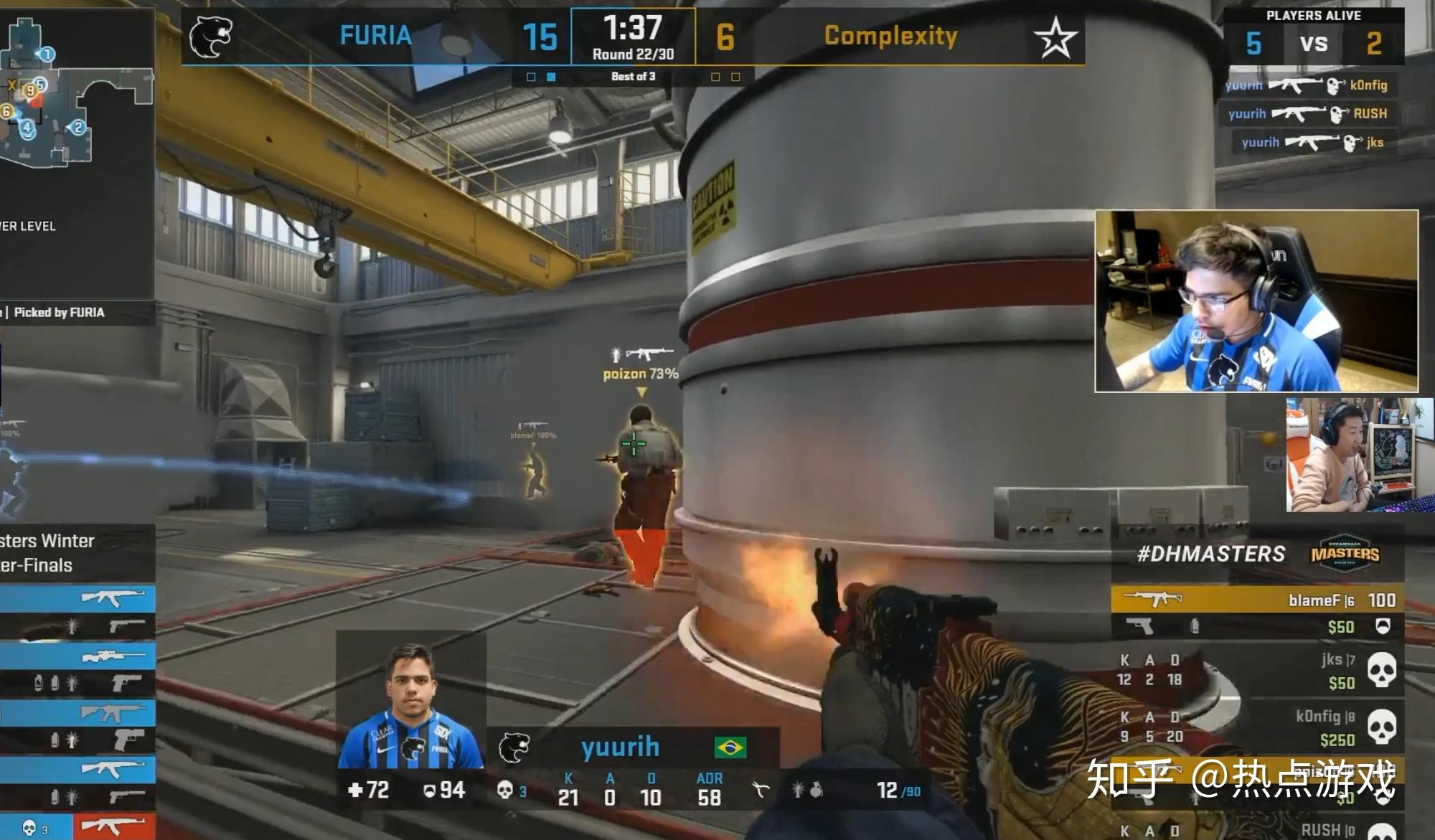The width and height of the screenshot is (1435, 840).
Task: Select blameF's highlighted player row
Action: click(1256, 600)
